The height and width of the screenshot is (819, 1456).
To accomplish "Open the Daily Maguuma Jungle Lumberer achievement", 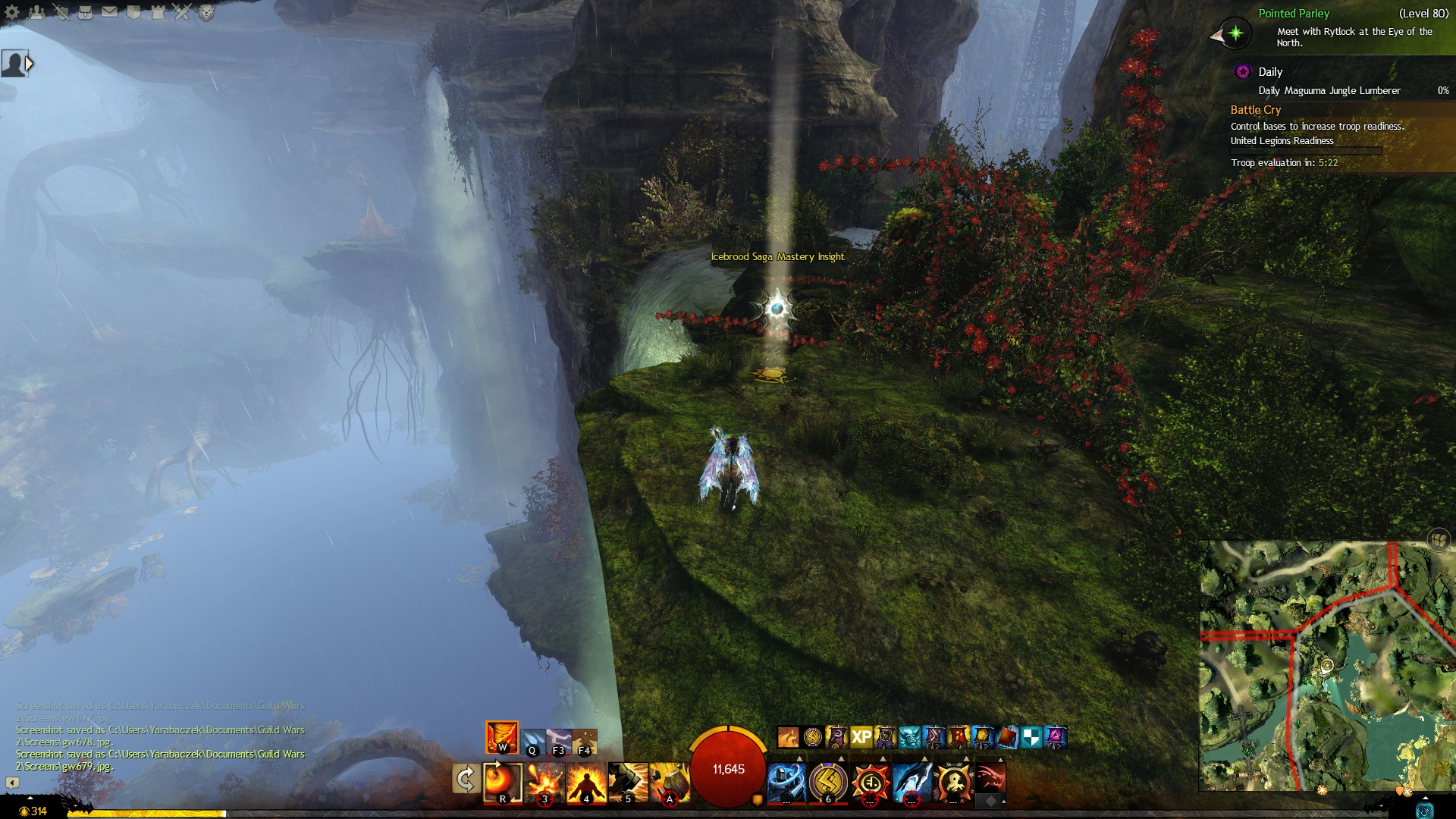I will point(1329,91).
